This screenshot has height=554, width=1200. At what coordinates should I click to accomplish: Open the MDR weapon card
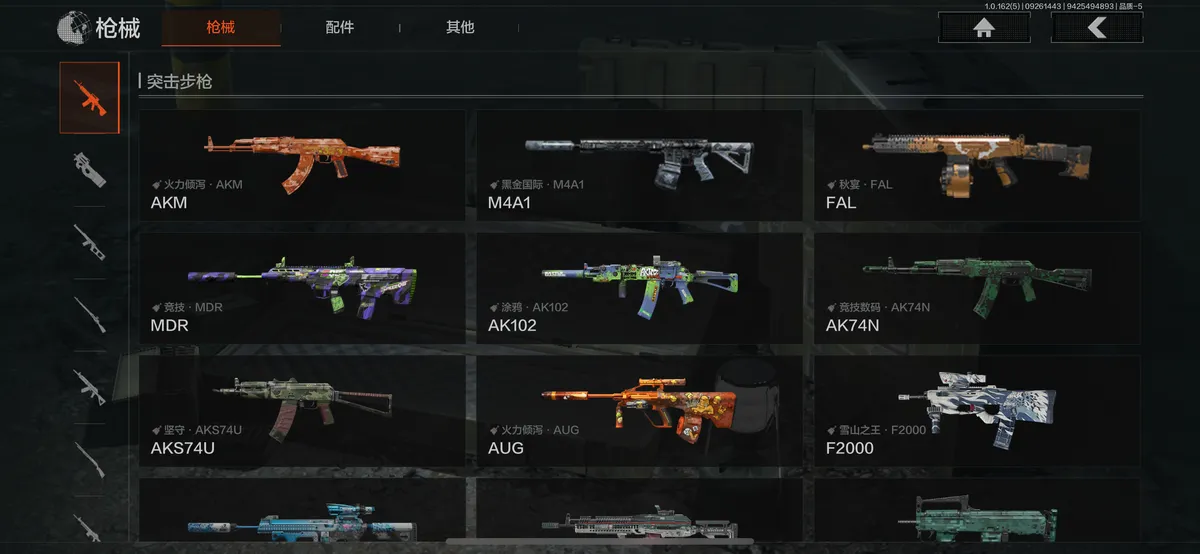(x=302, y=288)
